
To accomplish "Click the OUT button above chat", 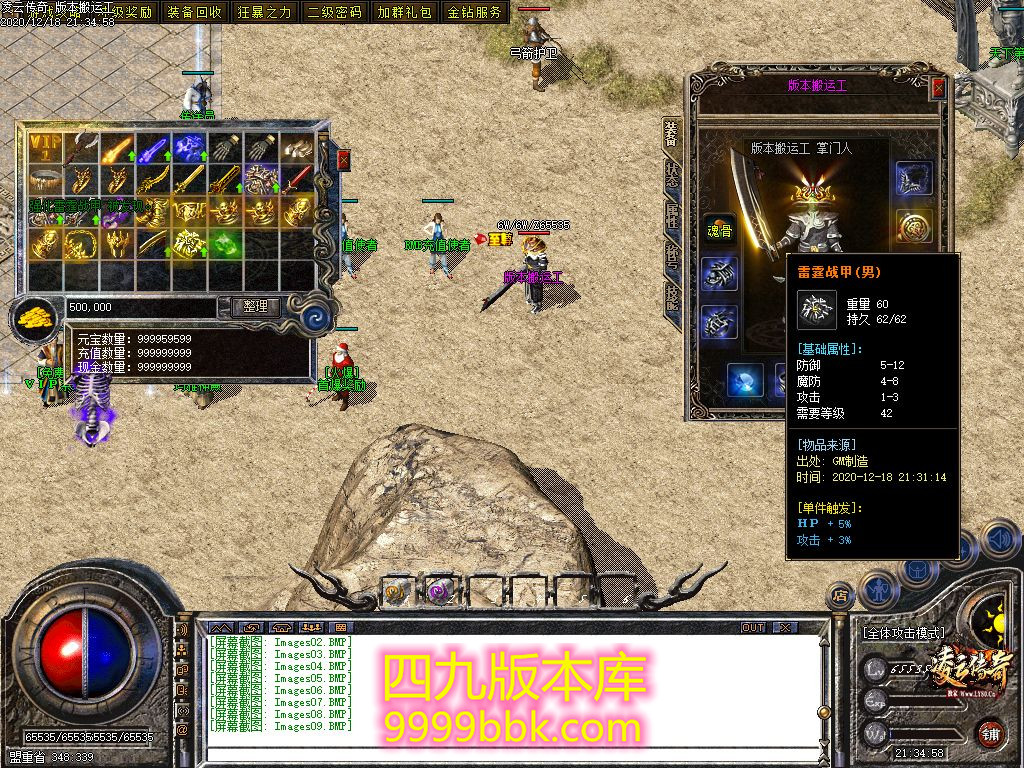I will [753, 627].
